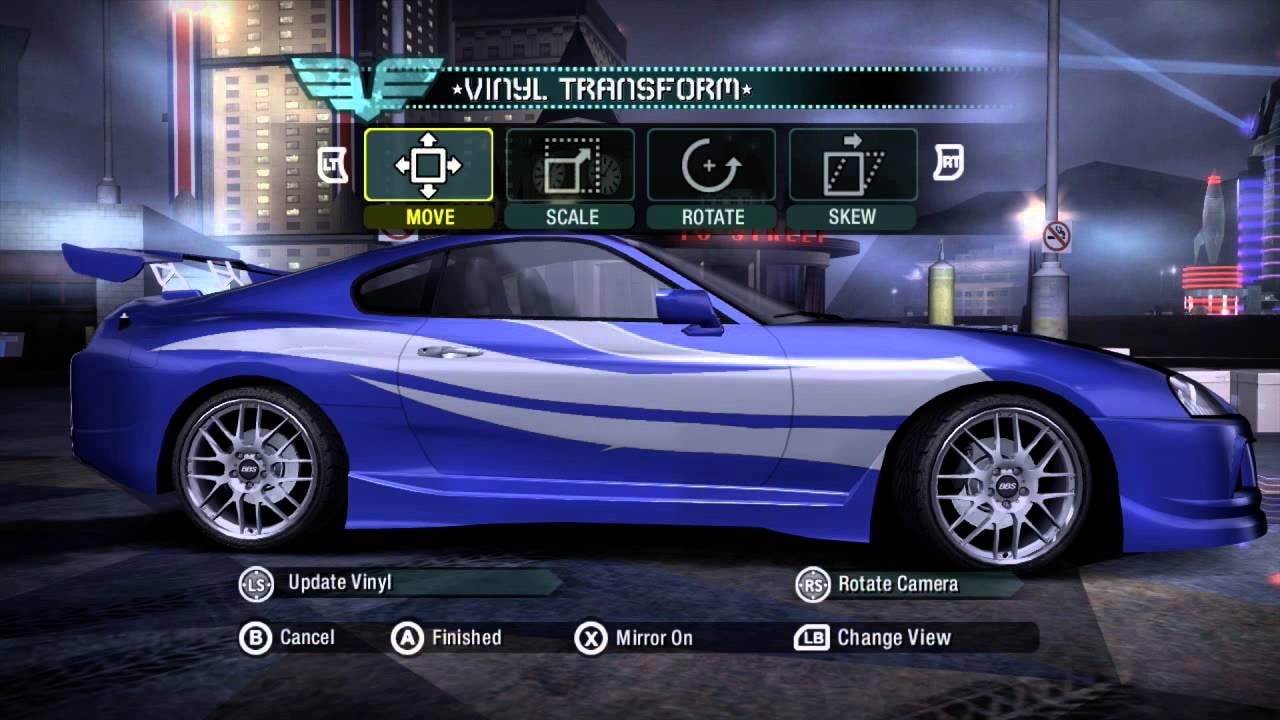
Task: Switch to the Scale tab label
Action: coord(570,216)
